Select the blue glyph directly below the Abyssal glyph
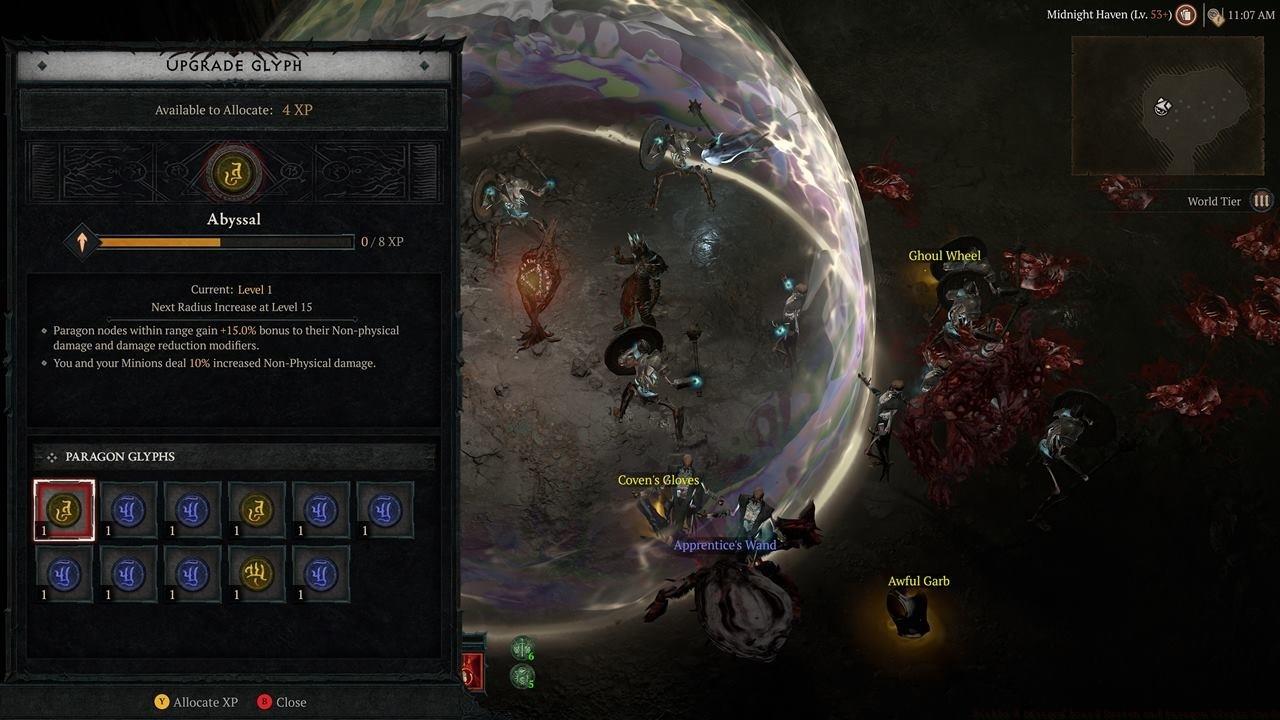 [64, 574]
